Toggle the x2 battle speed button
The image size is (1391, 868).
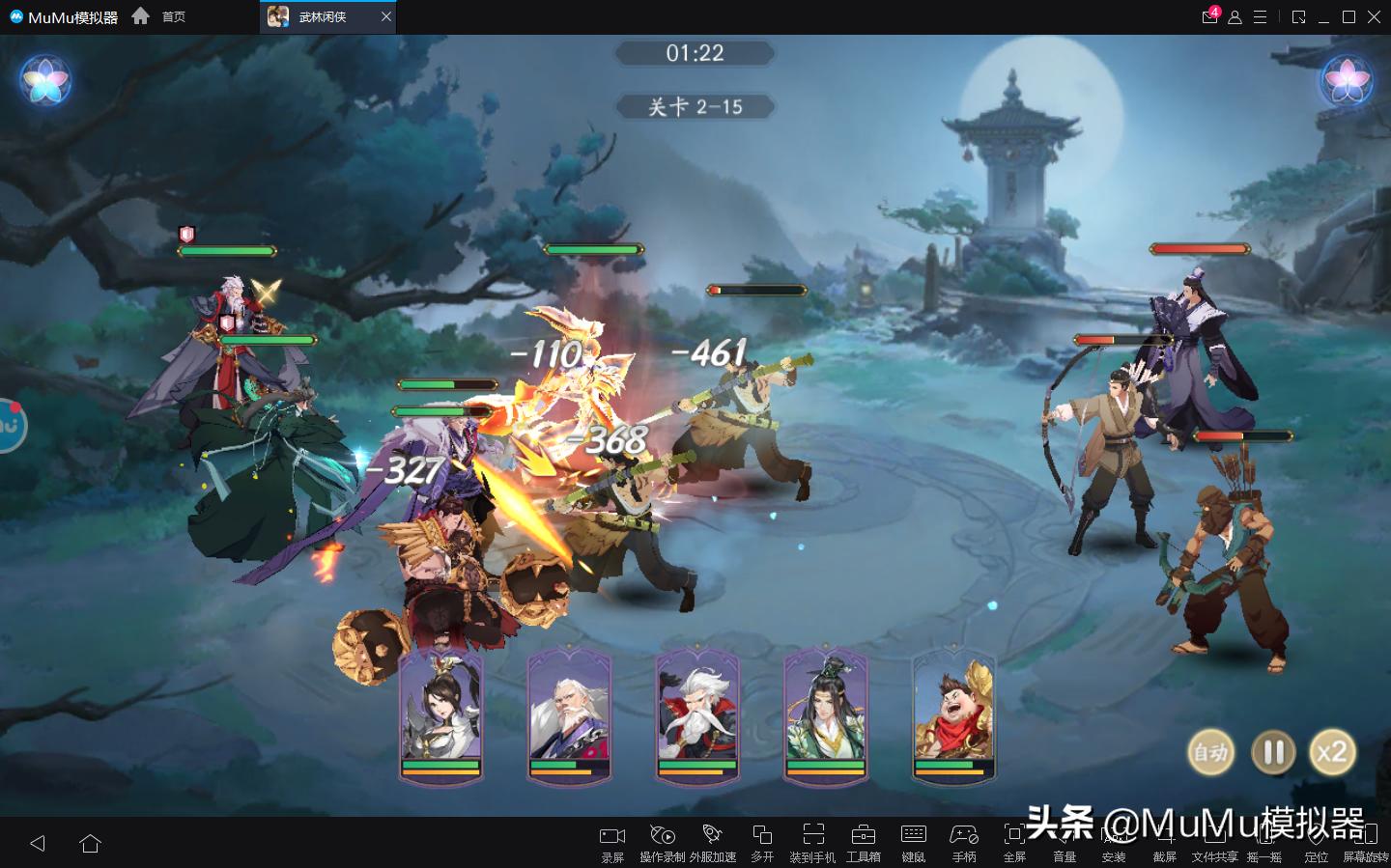point(1333,752)
